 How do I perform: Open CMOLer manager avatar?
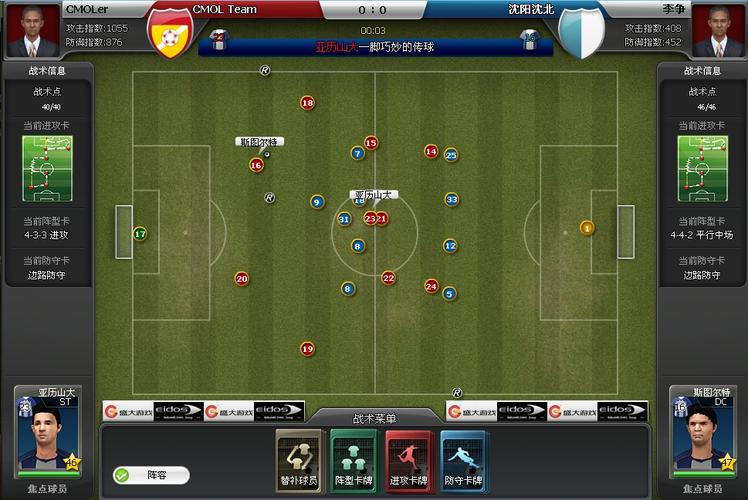(x=32, y=31)
